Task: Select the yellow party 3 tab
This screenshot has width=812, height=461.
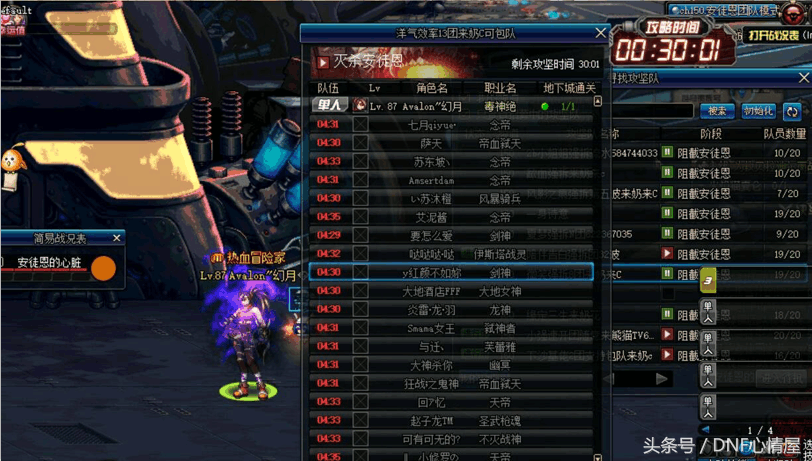Action: coord(708,280)
